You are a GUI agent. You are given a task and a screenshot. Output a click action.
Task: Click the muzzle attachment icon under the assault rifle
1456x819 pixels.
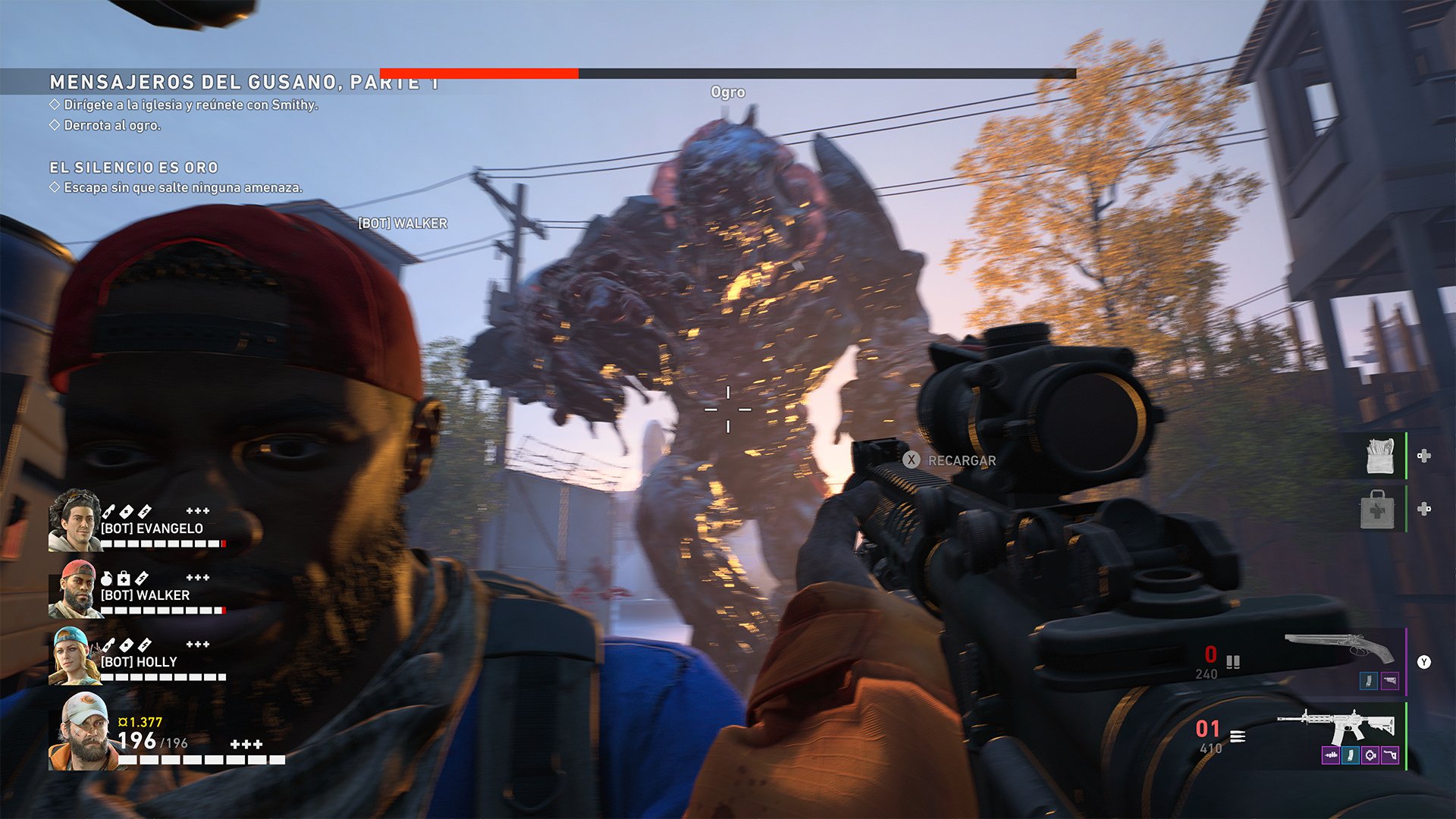[1332, 755]
